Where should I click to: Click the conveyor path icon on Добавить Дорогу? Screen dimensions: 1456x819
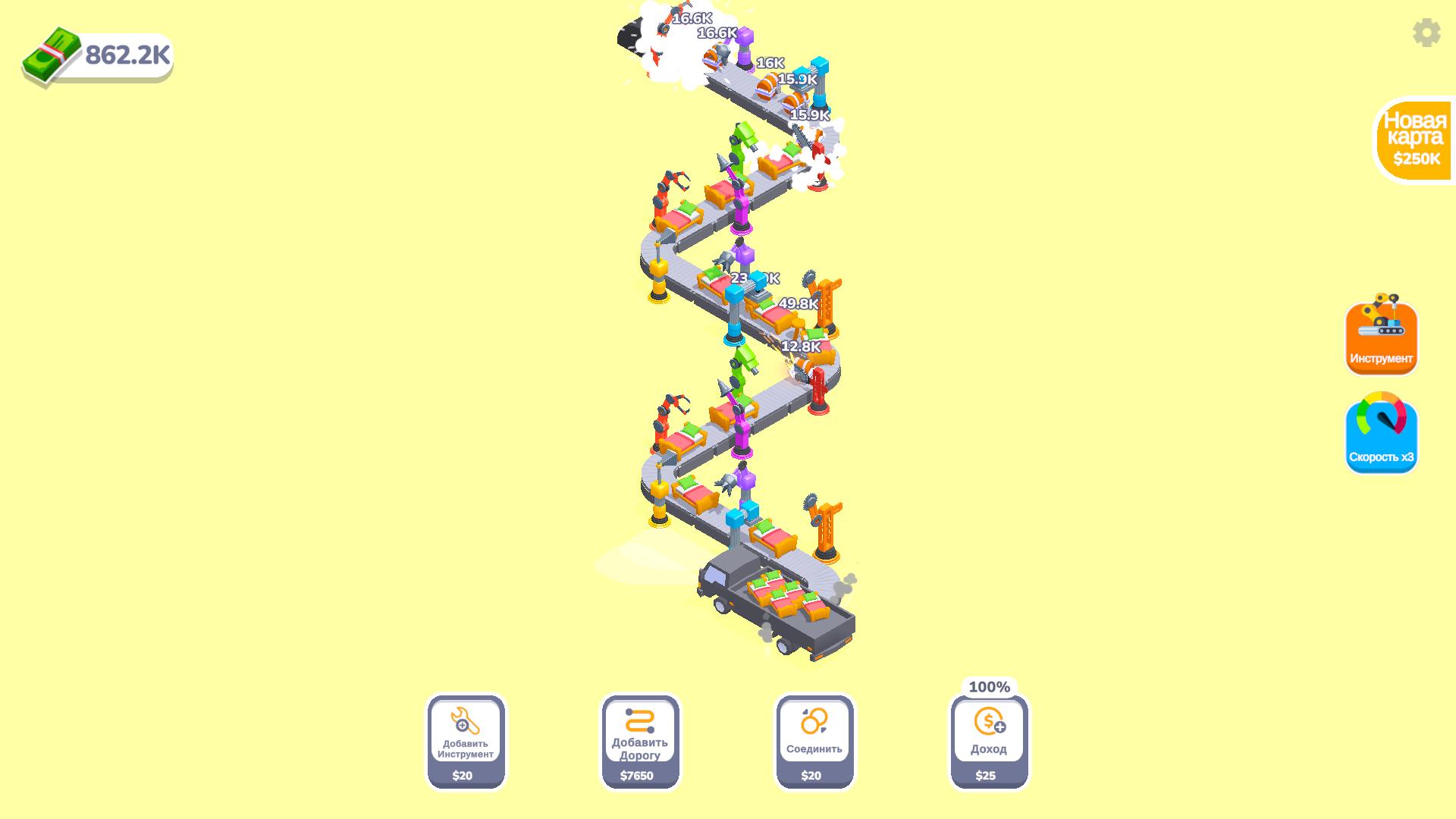[x=641, y=719]
